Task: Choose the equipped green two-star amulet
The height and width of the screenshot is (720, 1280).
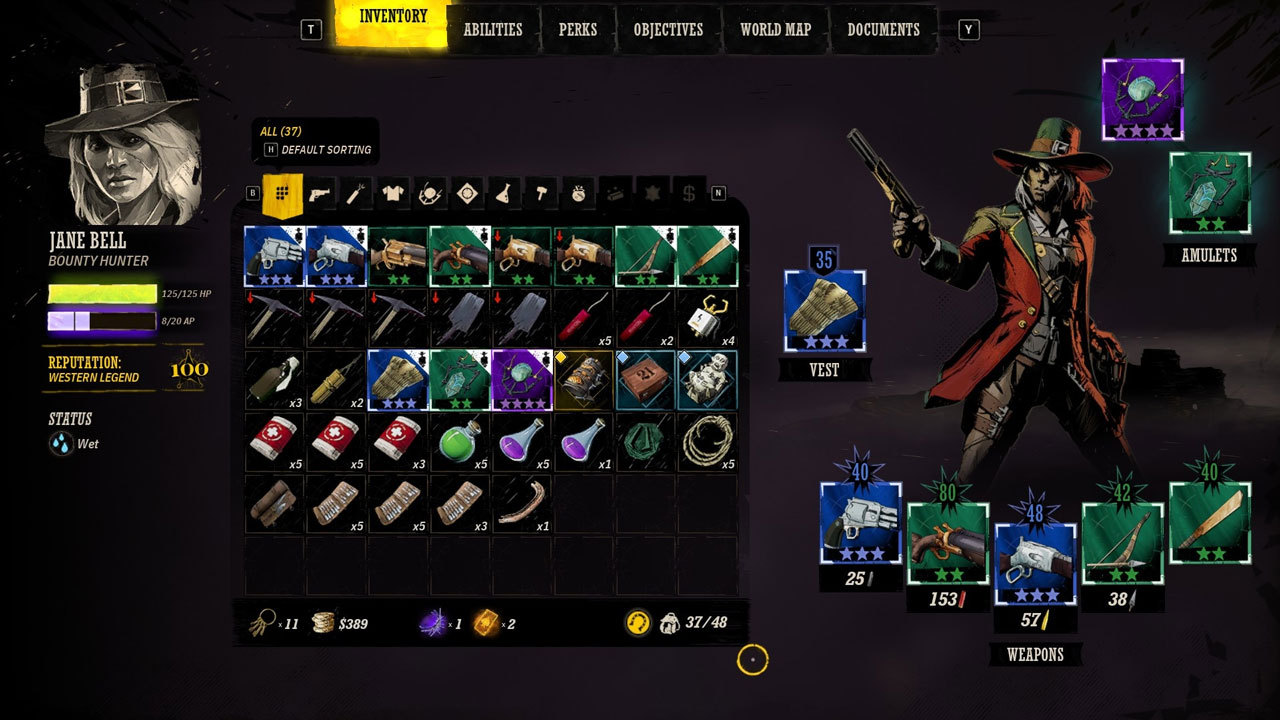Action: coord(1210,193)
